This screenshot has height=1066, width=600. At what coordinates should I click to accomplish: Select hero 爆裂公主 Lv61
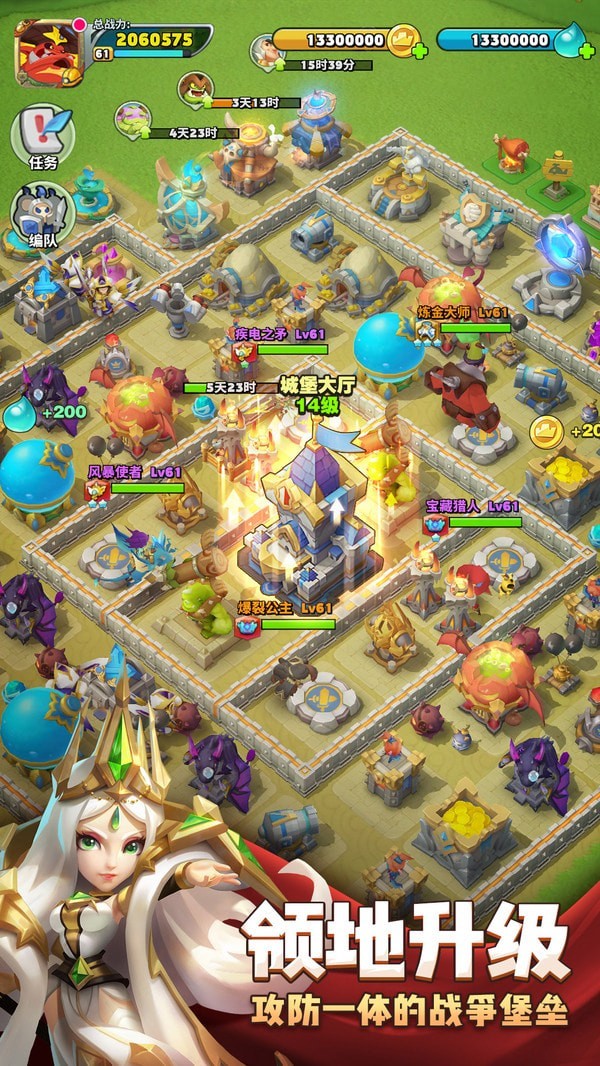[247, 626]
